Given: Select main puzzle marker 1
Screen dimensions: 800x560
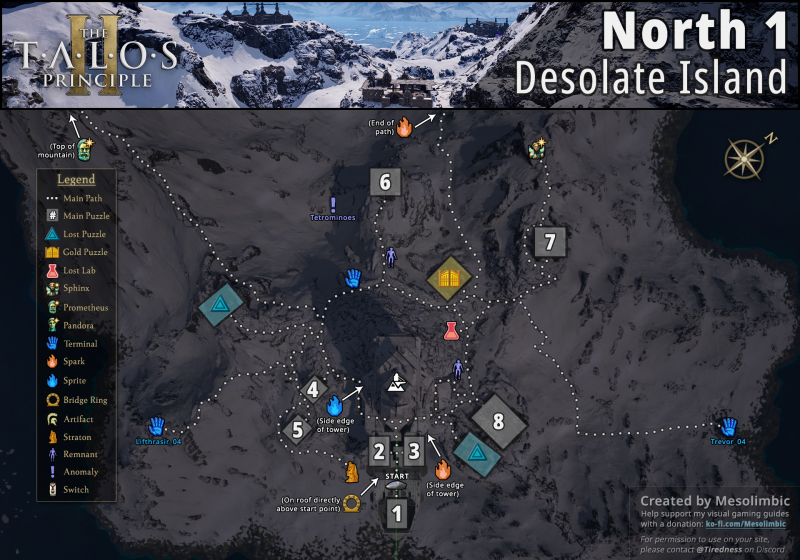Looking at the screenshot, I should [397, 515].
